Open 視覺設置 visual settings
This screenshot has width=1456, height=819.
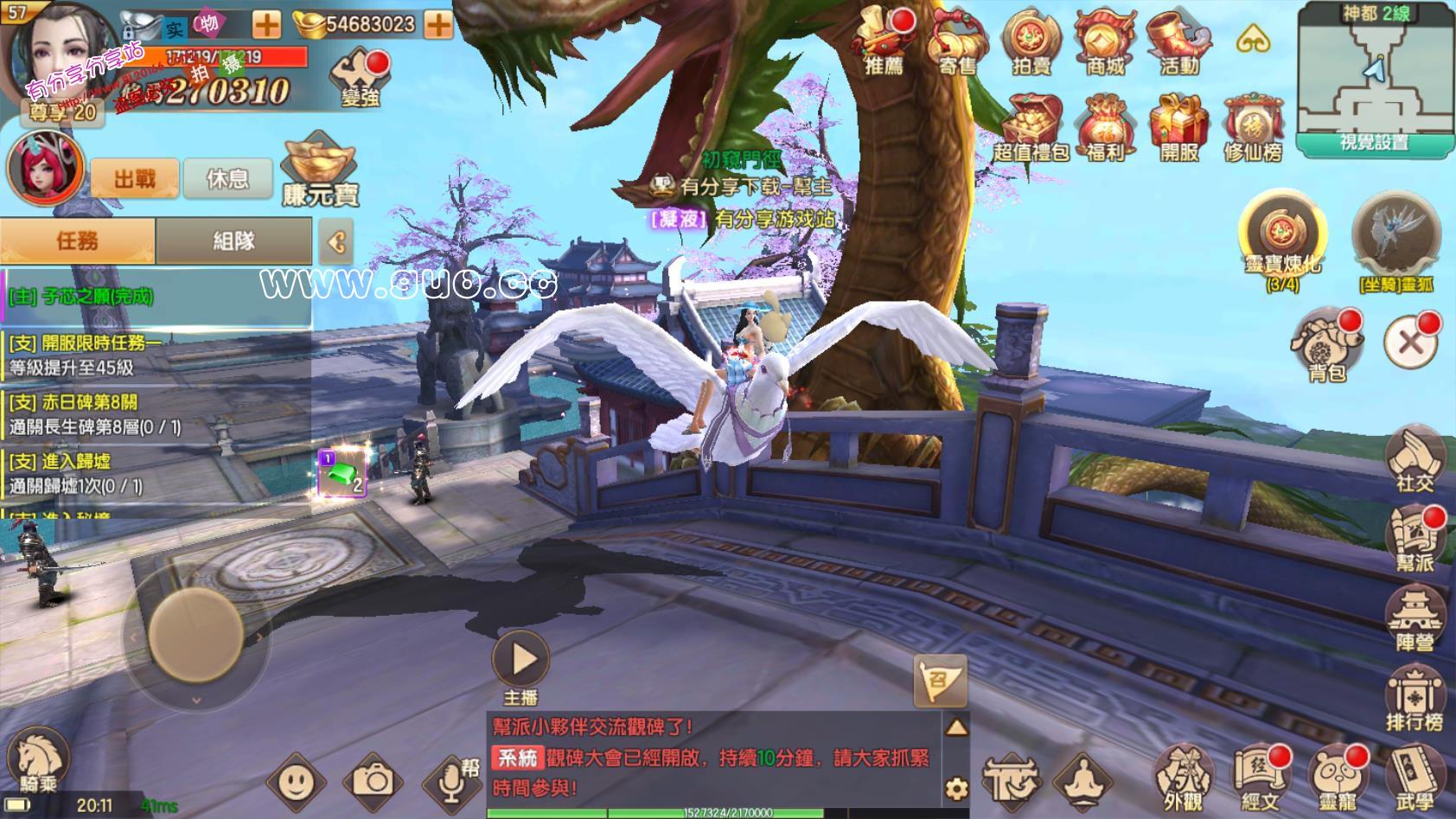(1374, 144)
